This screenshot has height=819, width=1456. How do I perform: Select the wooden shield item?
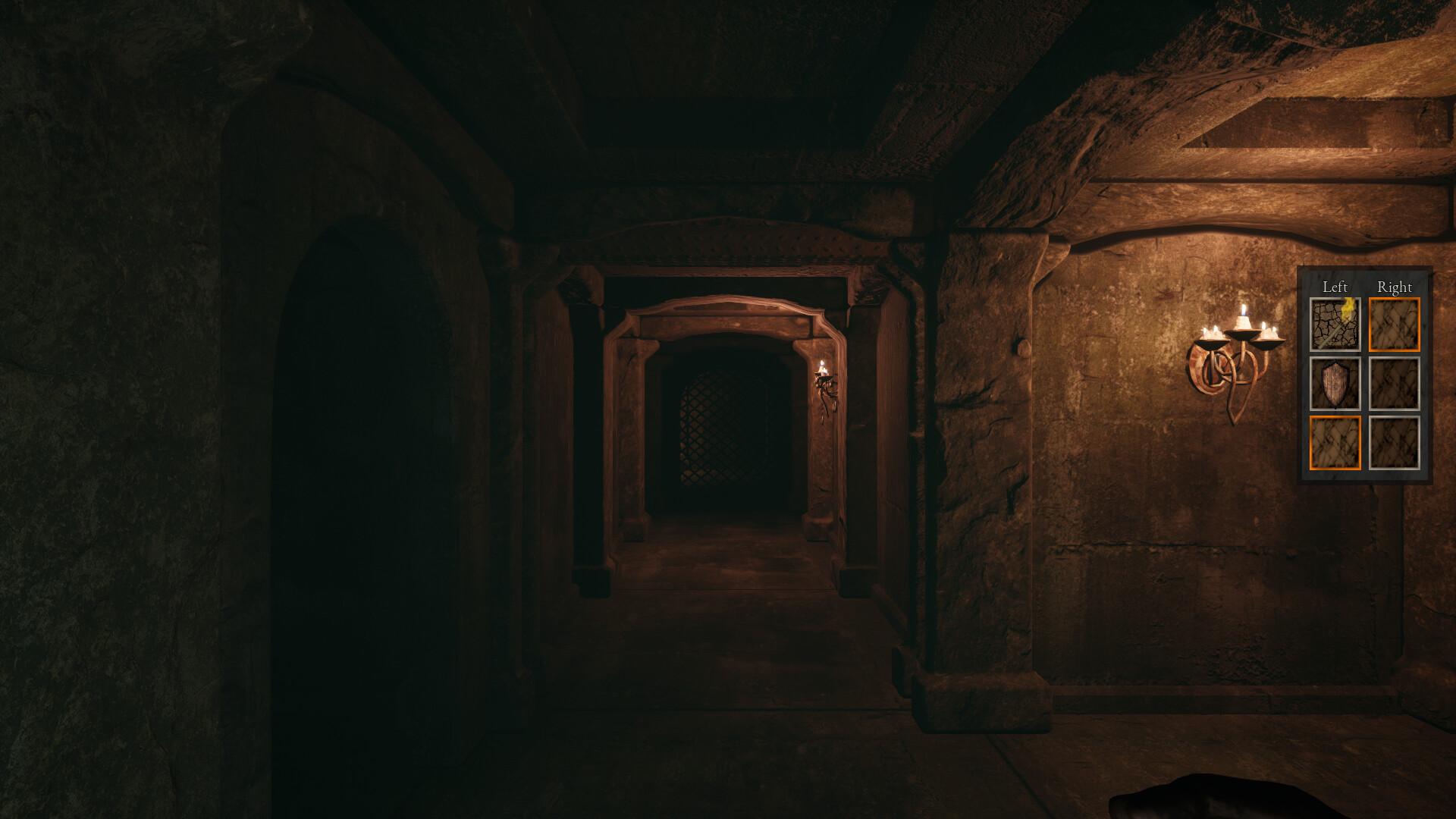tap(1335, 383)
